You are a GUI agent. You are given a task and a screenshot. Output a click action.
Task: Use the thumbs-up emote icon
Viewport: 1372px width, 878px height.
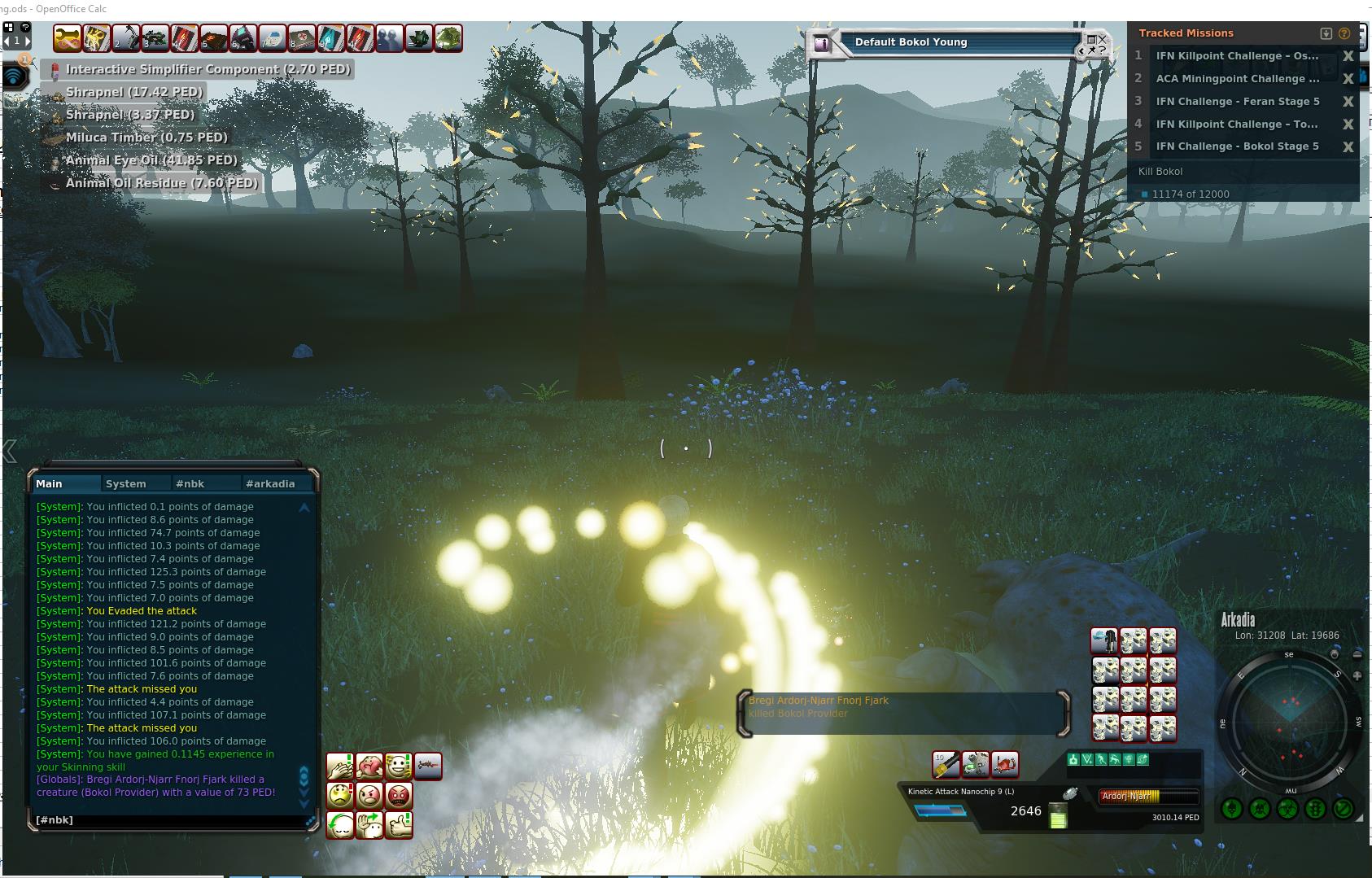pyautogui.click(x=399, y=825)
